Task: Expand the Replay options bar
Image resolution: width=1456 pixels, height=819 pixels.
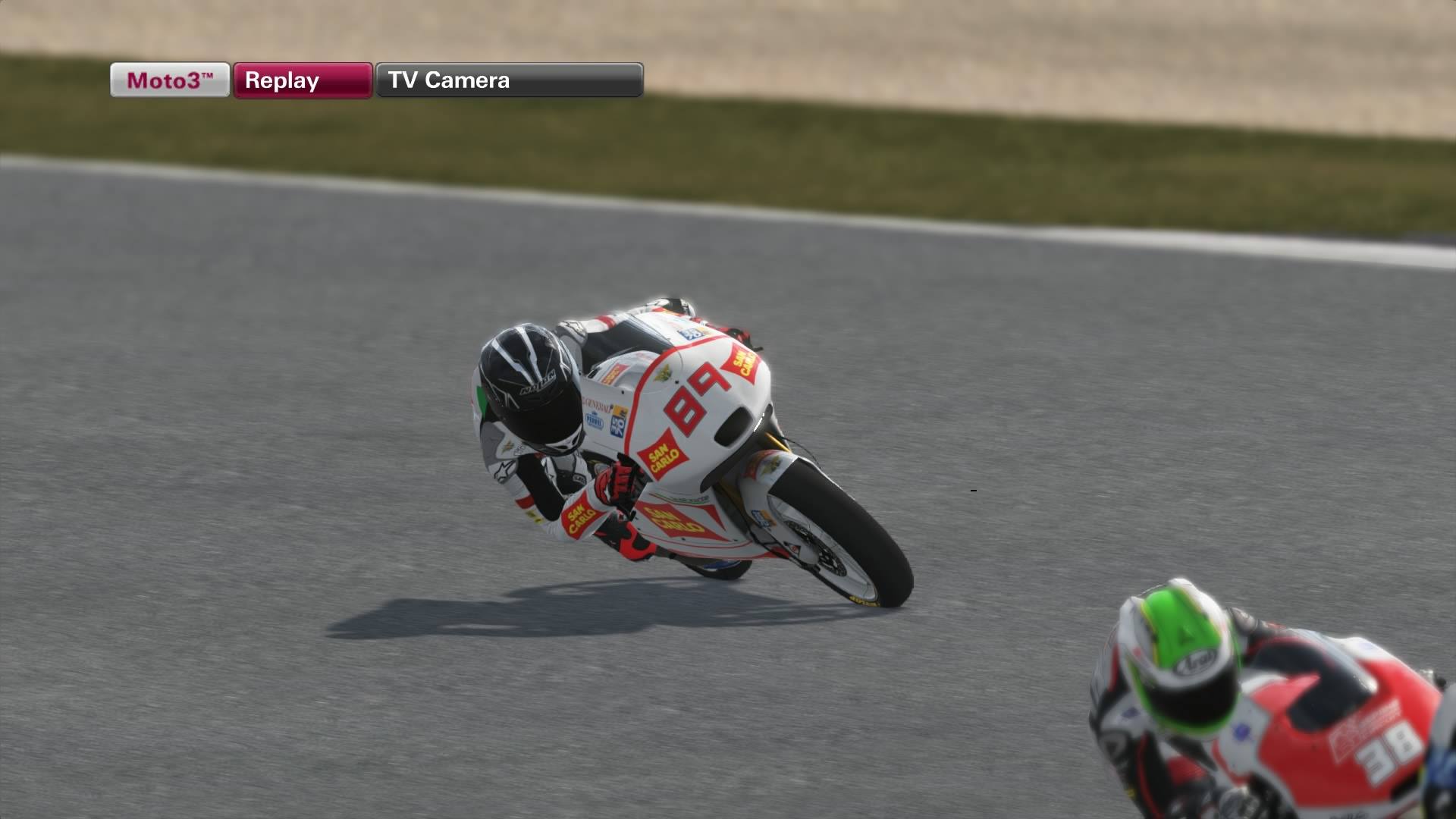Action: coord(302,80)
